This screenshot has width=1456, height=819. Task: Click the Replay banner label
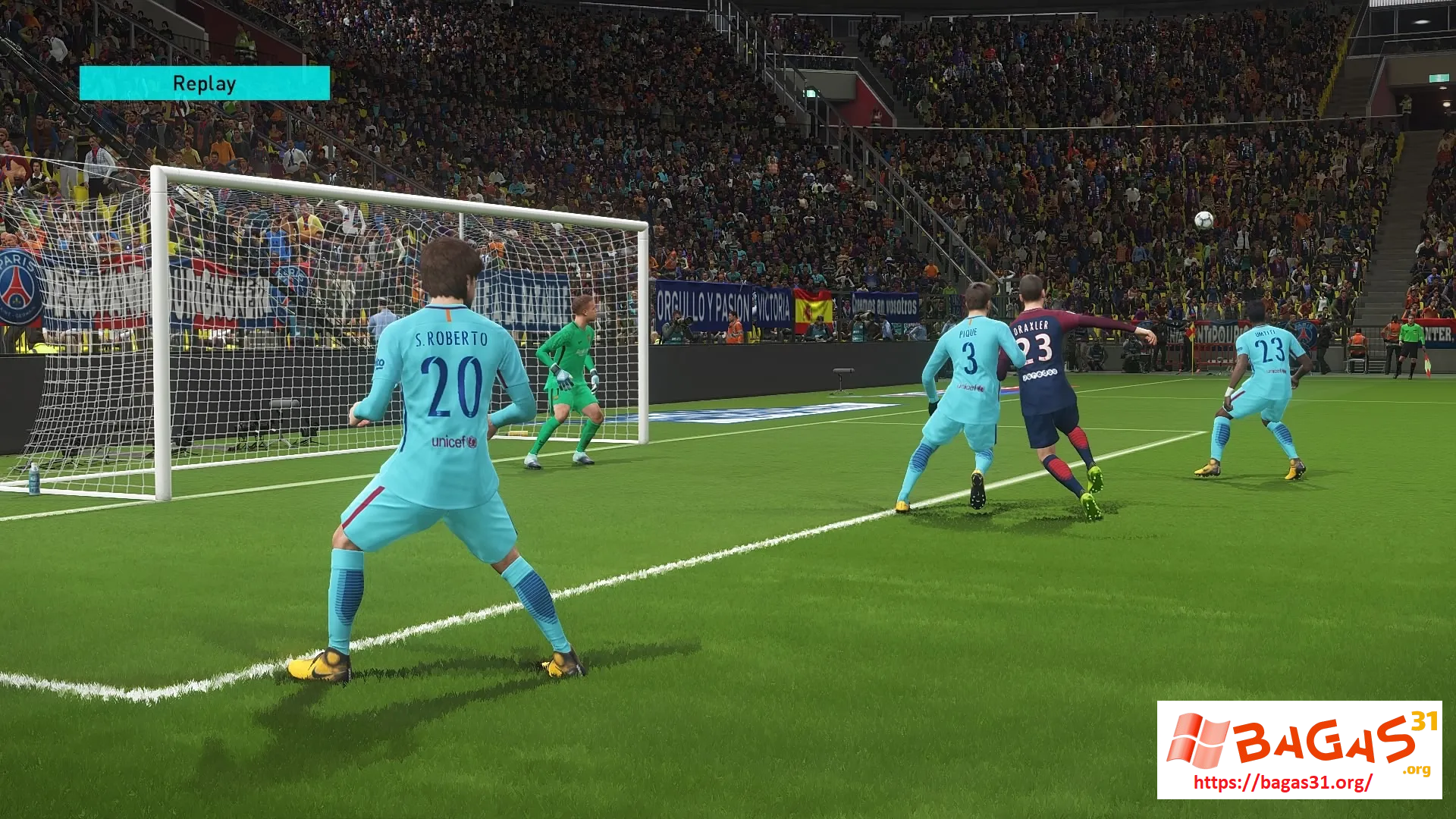point(203,83)
